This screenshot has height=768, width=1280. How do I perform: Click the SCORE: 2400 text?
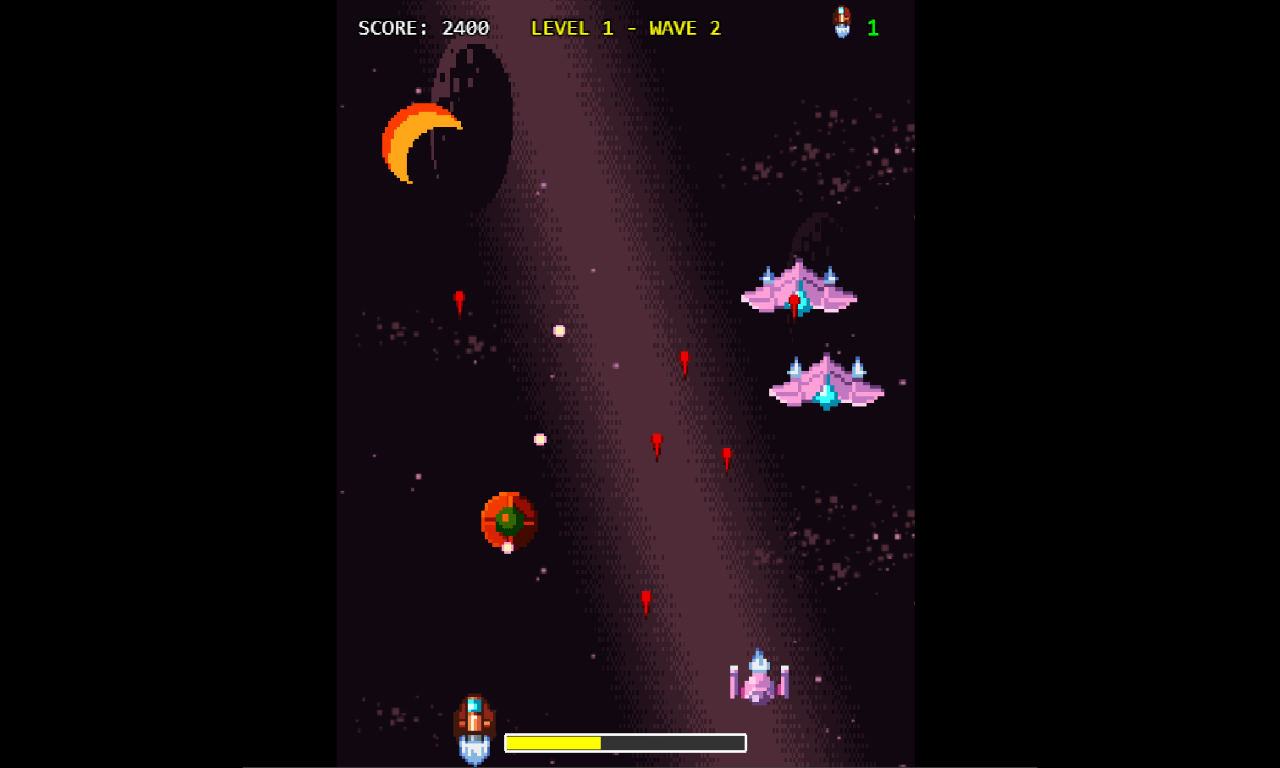[422, 27]
